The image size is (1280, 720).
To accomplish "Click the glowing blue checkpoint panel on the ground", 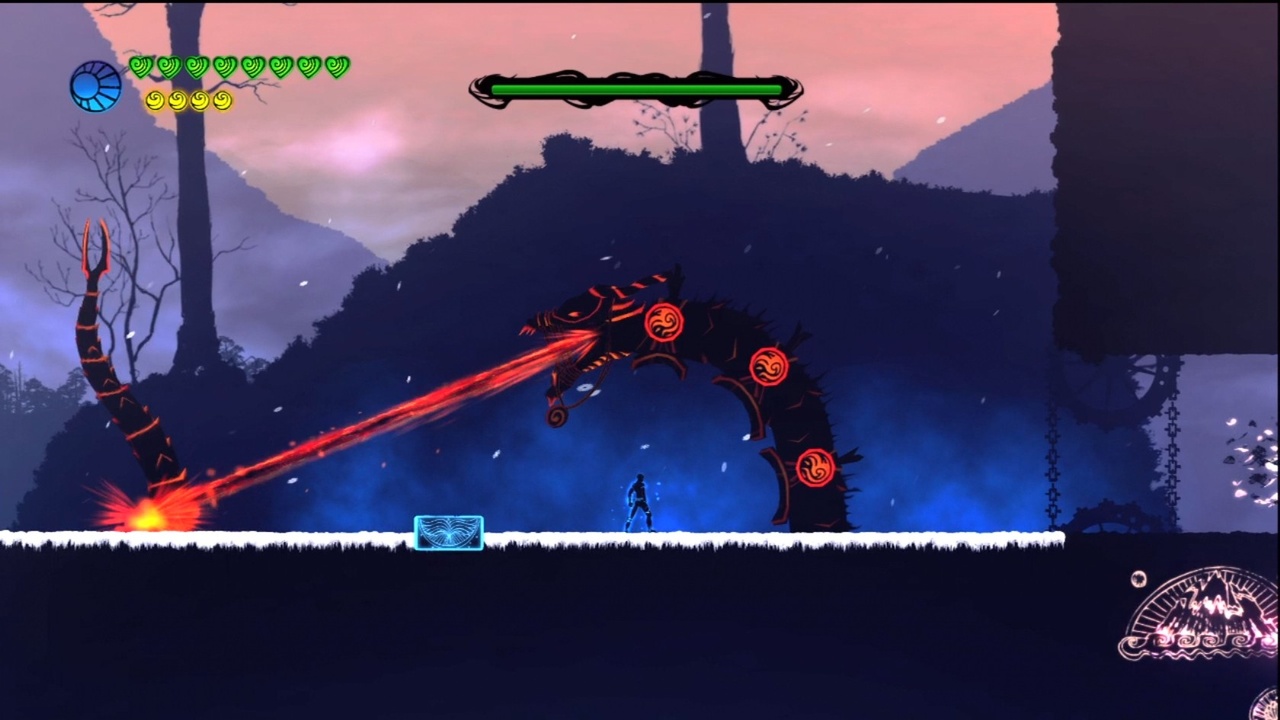I will [x=448, y=534].
